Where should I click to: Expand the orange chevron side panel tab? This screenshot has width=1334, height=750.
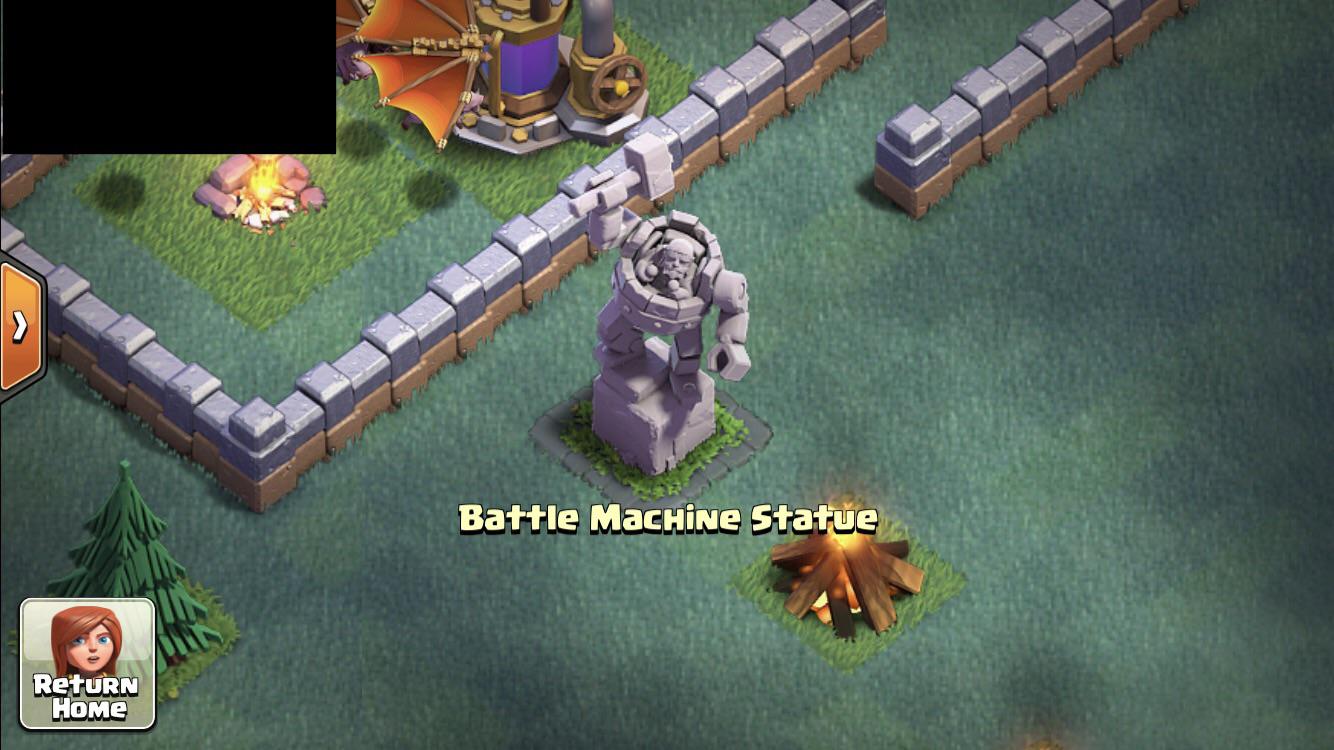pyautogui.click(x=20, y=325)
